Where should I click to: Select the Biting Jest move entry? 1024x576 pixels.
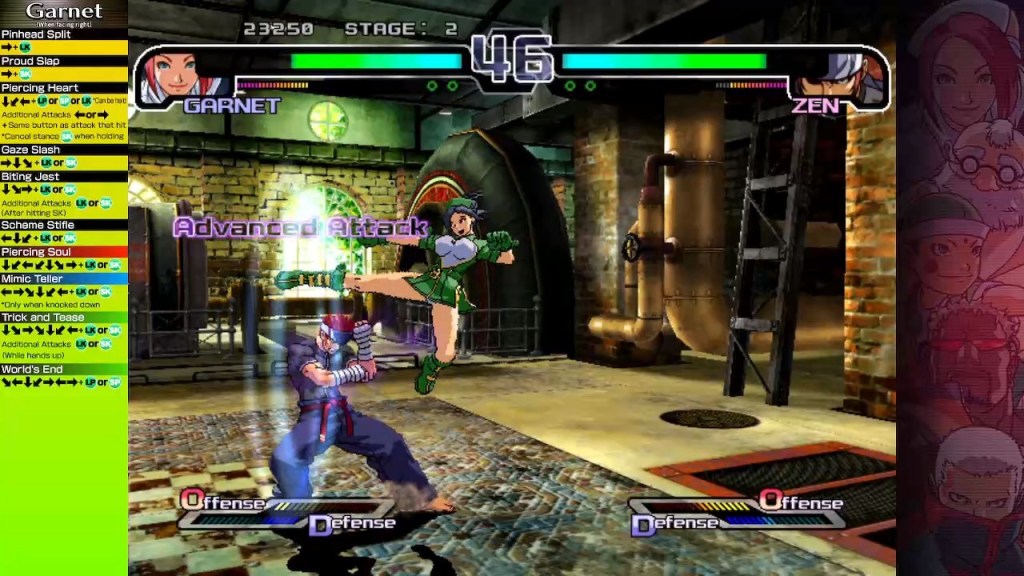31,177
